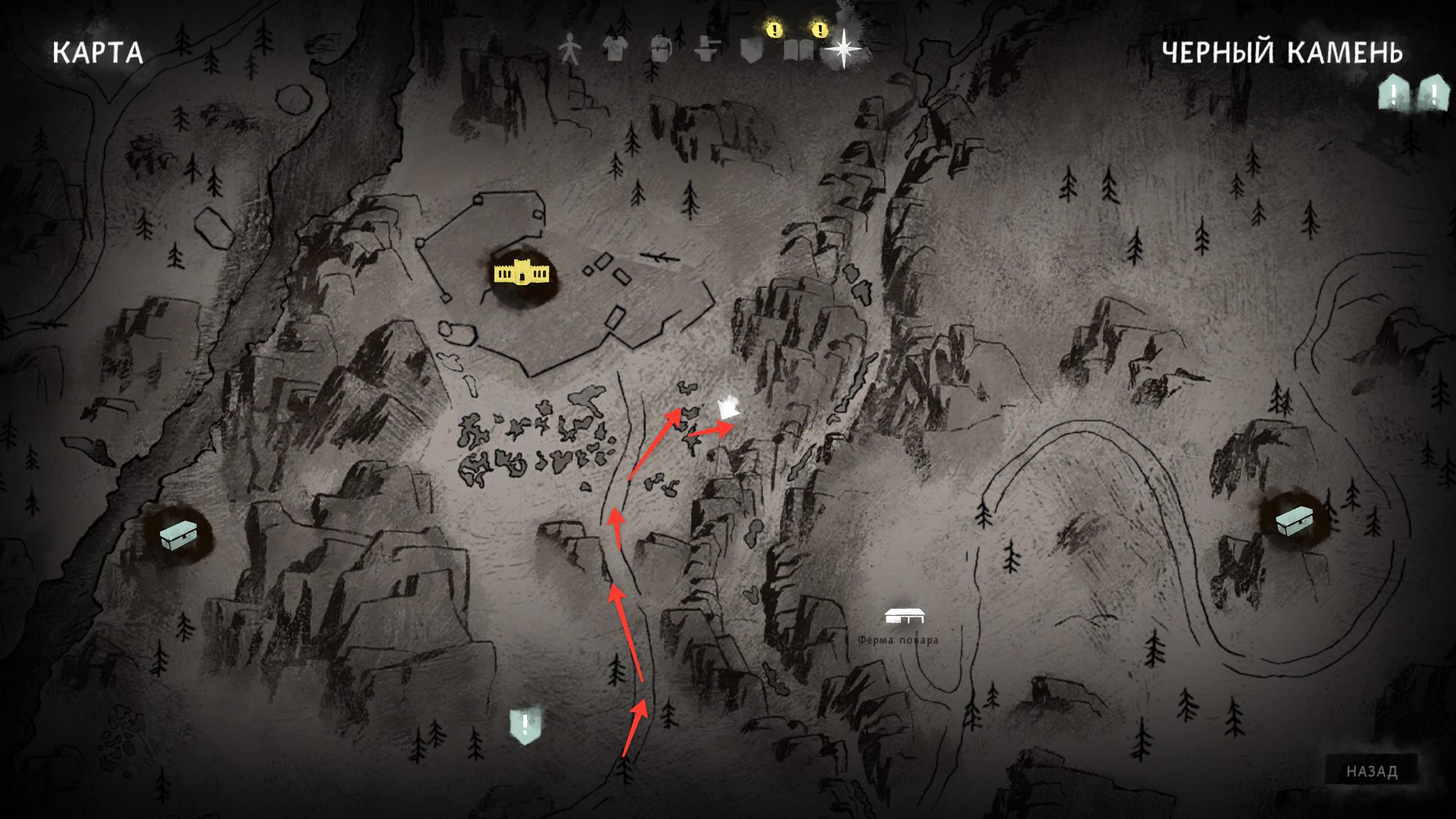The image size is (1456, 819).
Task: Select the compass star map tab
Action: (x=843, y=49)
